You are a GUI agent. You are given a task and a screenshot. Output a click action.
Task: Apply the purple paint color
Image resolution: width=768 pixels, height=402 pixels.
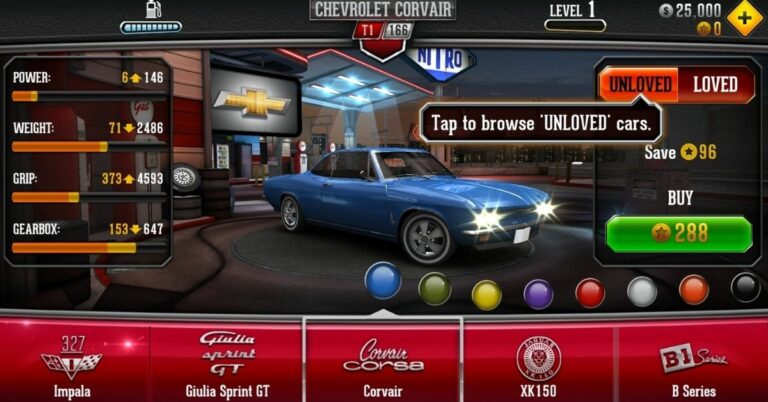pyautogui.click(x=538, y=294)
